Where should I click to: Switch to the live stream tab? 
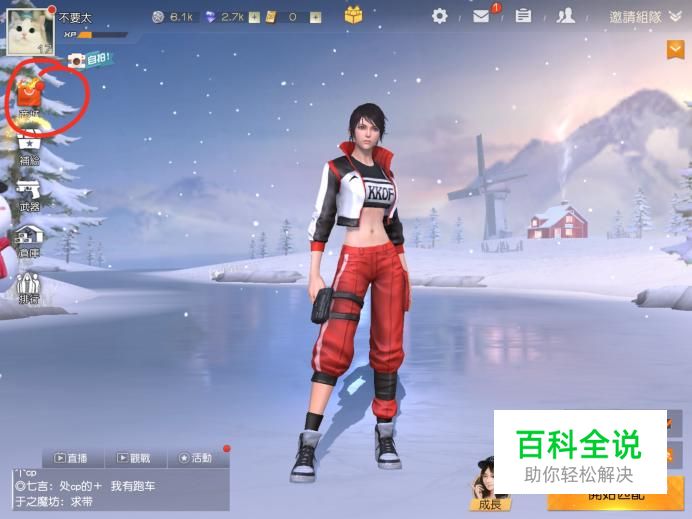pos(71,458)
